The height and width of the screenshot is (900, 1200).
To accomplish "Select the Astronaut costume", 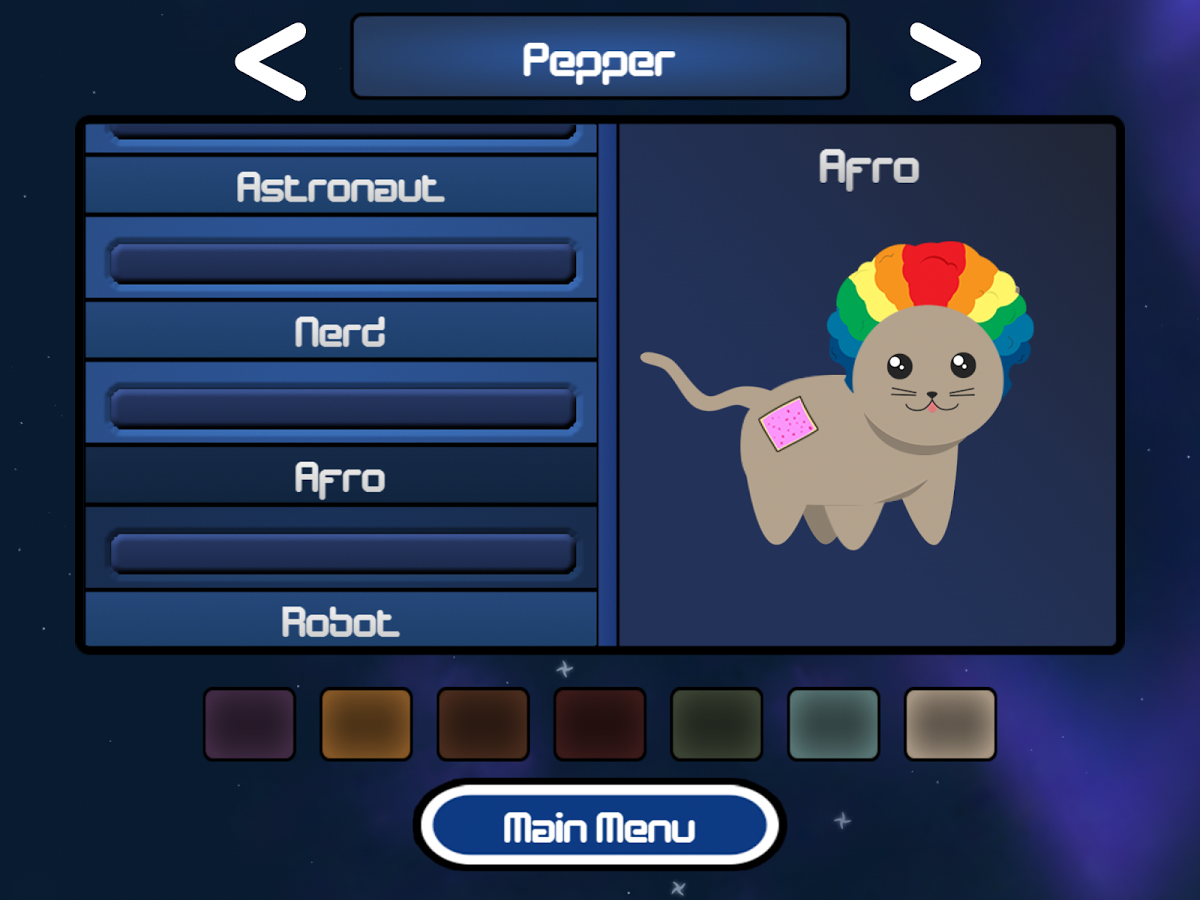I will tap(340, 187).
